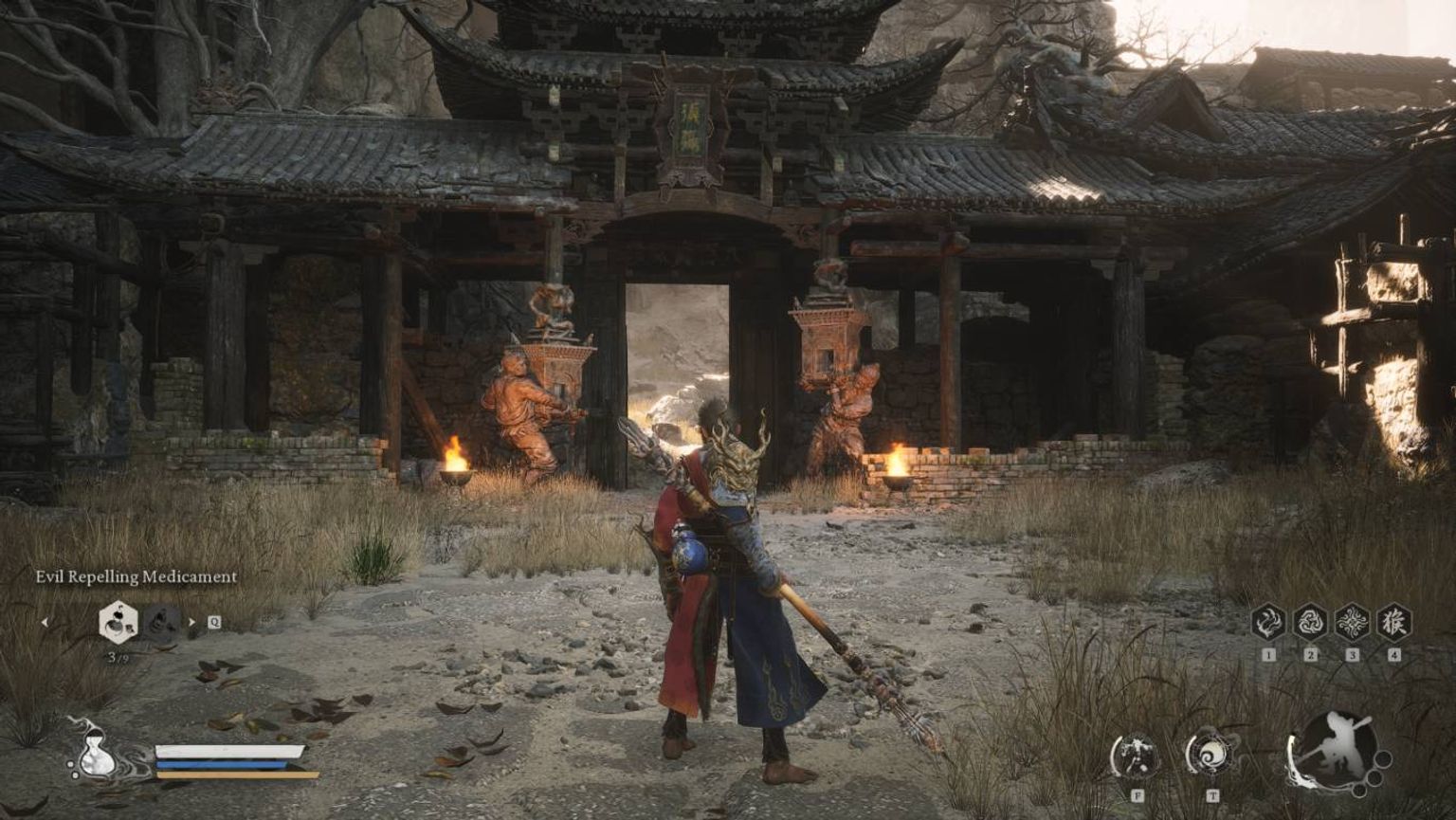
Task: Click the blue mana bar
Action: pyautogui.click(x=221, y=765)
